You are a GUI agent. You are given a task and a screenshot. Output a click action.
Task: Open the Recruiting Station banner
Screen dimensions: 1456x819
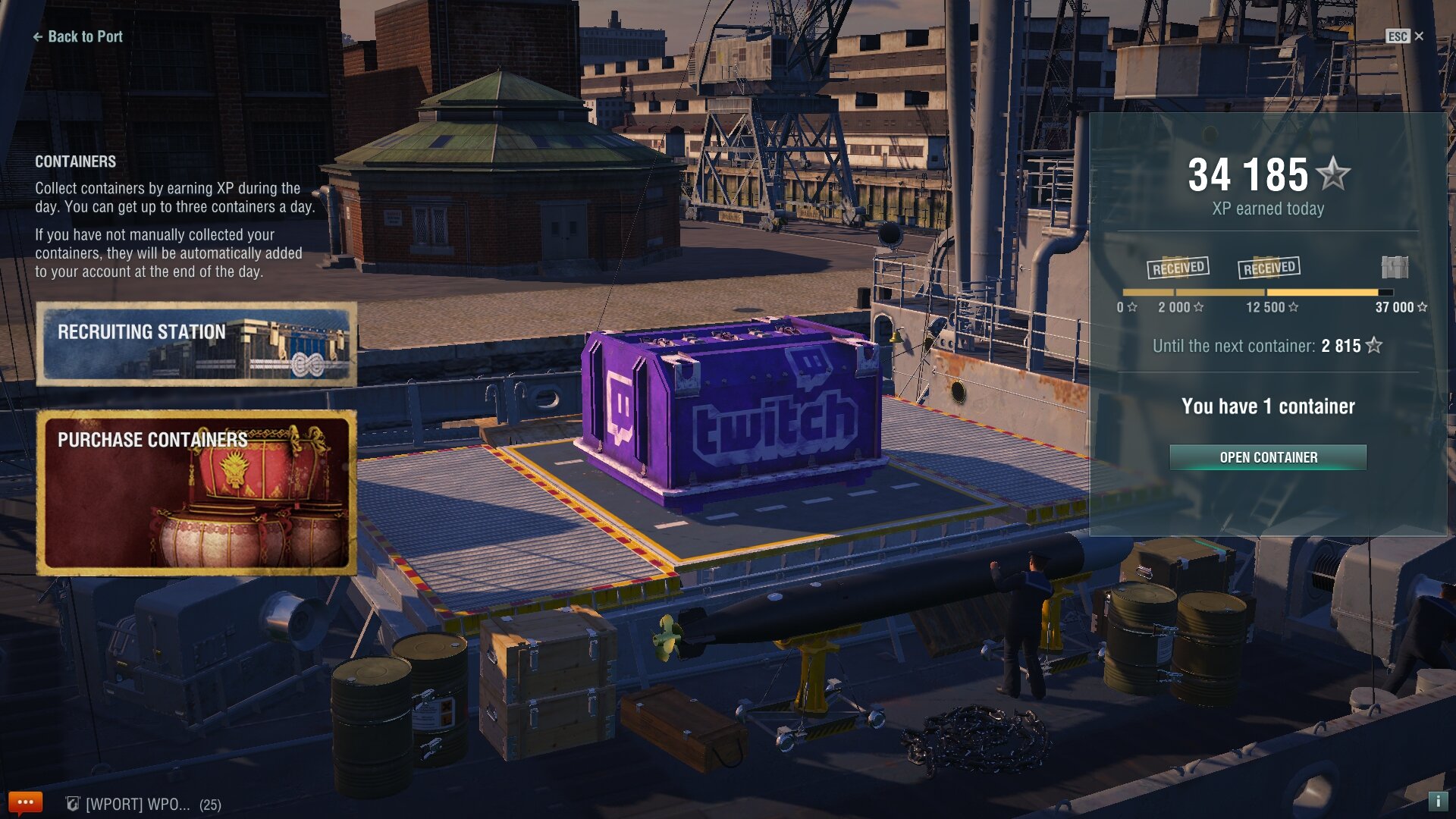[x=196, y=344]
